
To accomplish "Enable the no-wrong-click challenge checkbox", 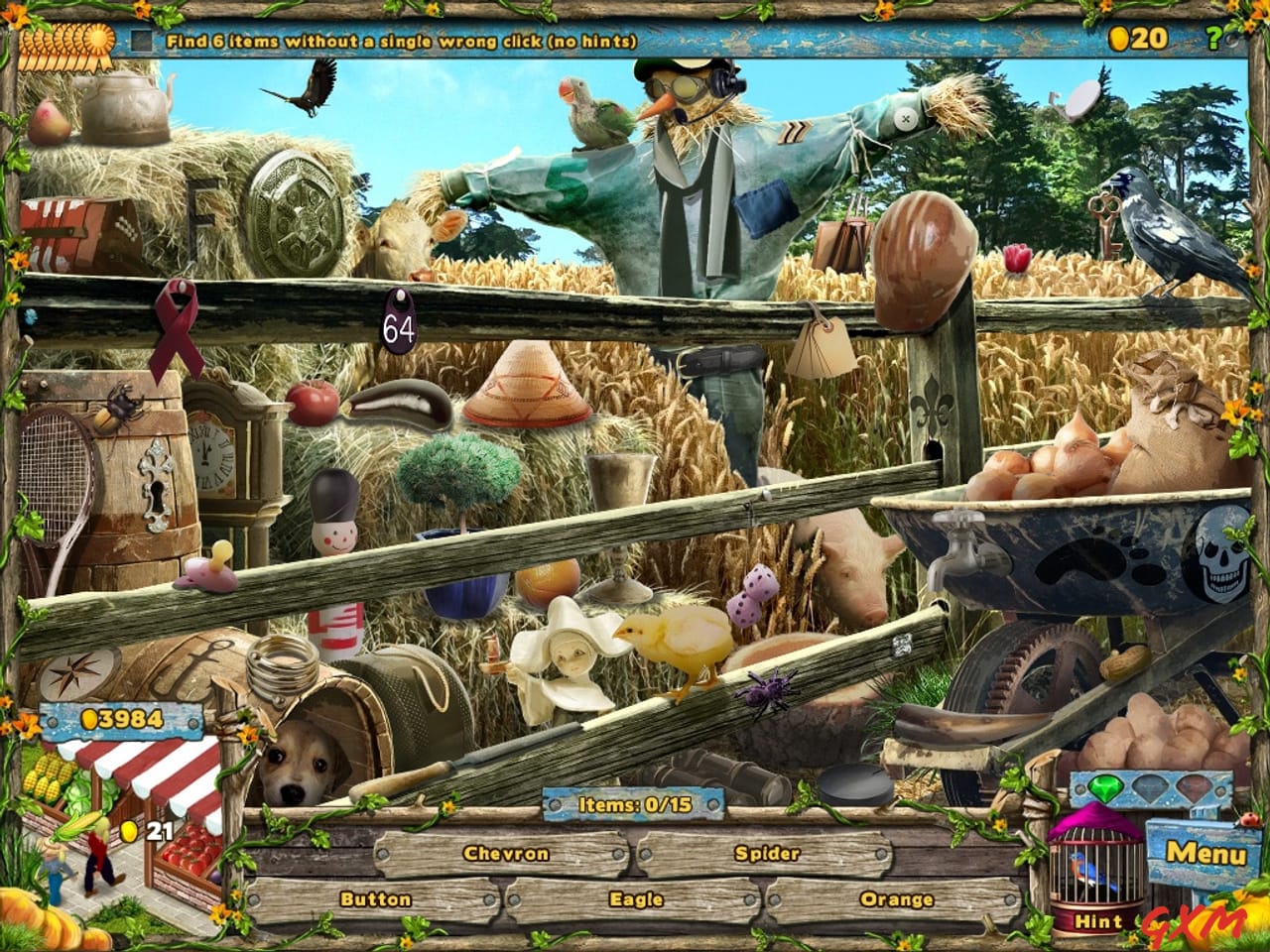I will [141, 41].
